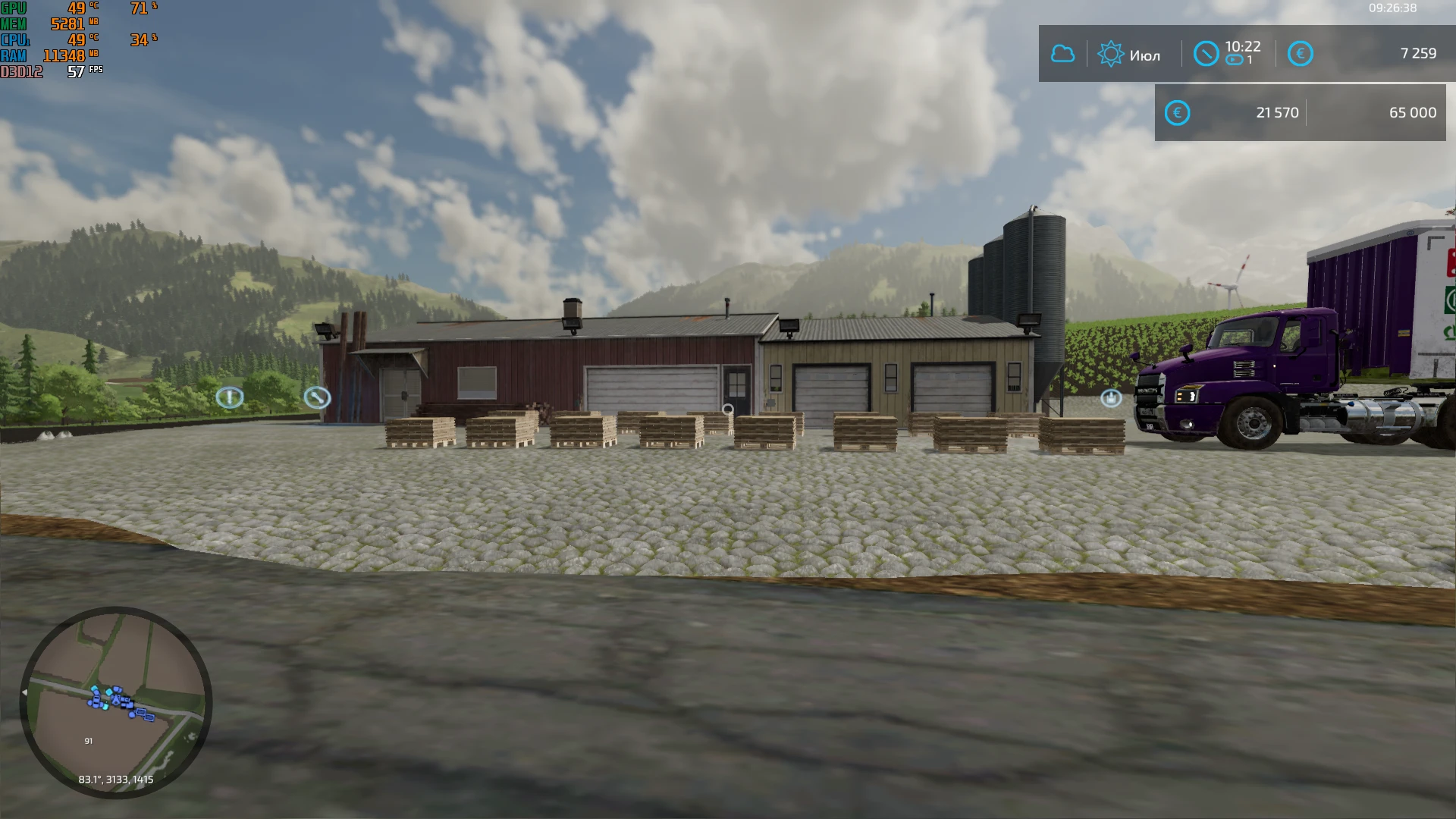Click the euro coin icon beside 7 259
Image resolution: width=1456 pixels, height=819 pixels.
coord(1300,53)
